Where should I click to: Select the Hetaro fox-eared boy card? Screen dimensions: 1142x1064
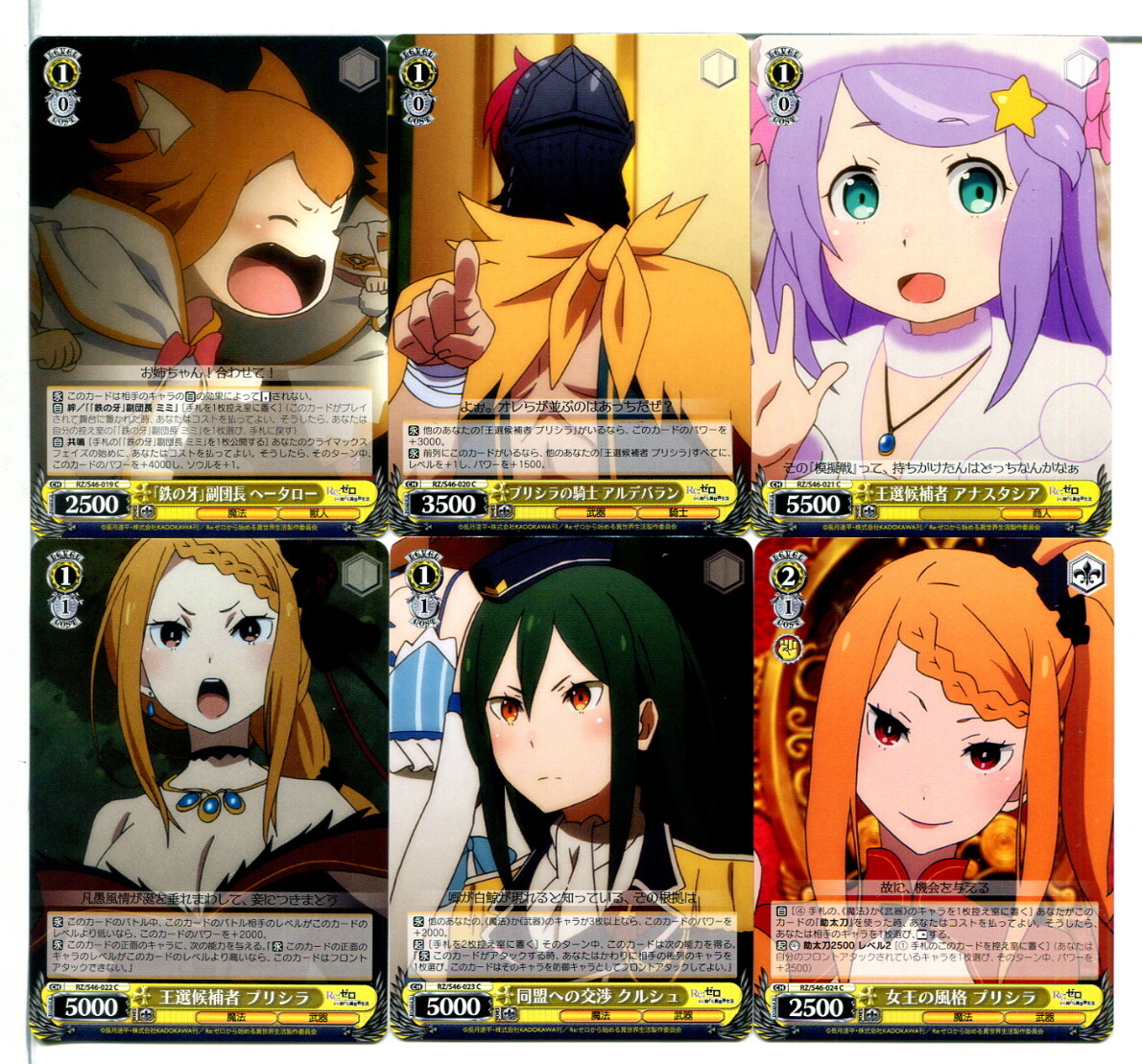tap(208, 285)
